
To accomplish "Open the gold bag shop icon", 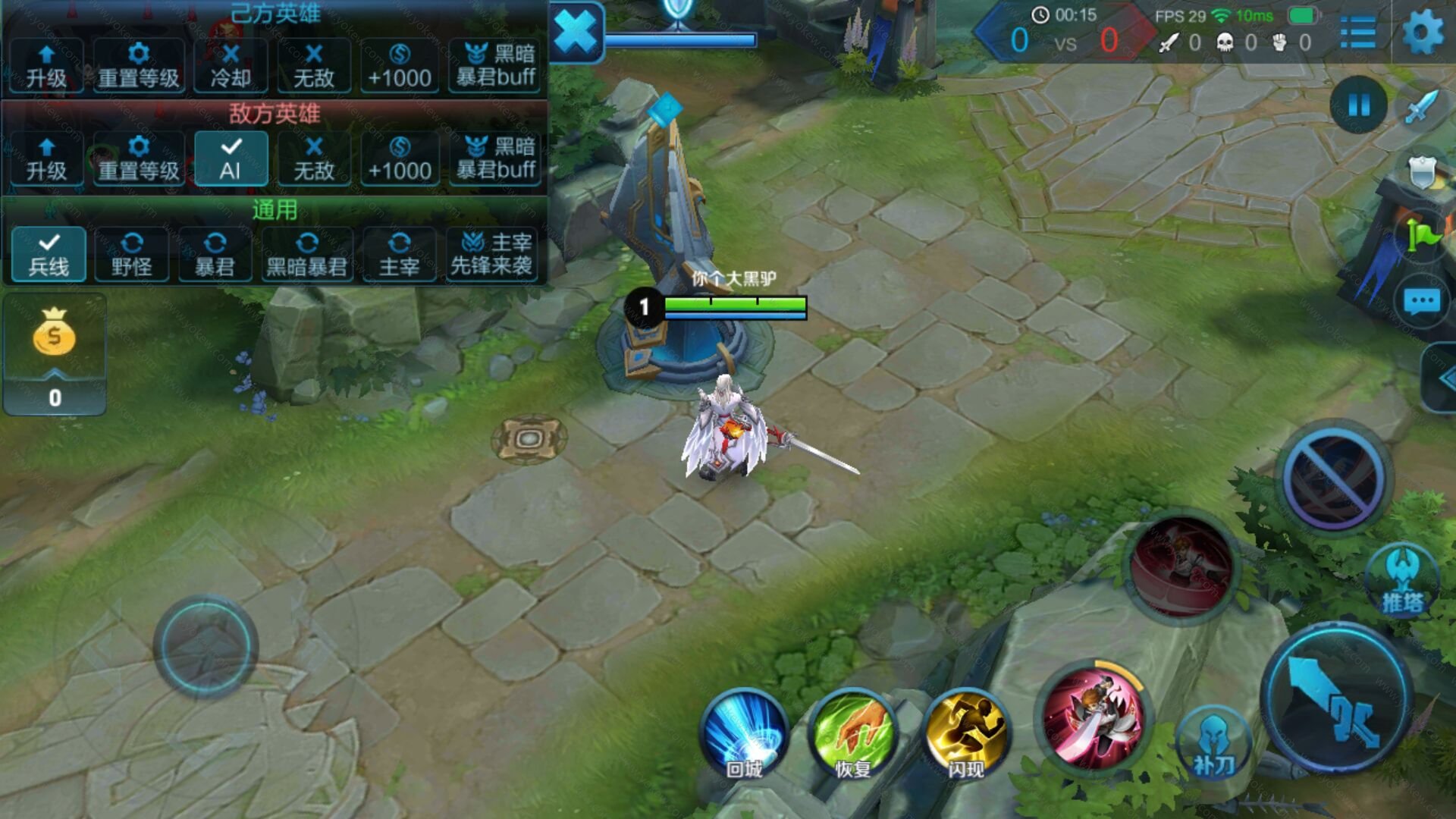I will tap(55, 334).
